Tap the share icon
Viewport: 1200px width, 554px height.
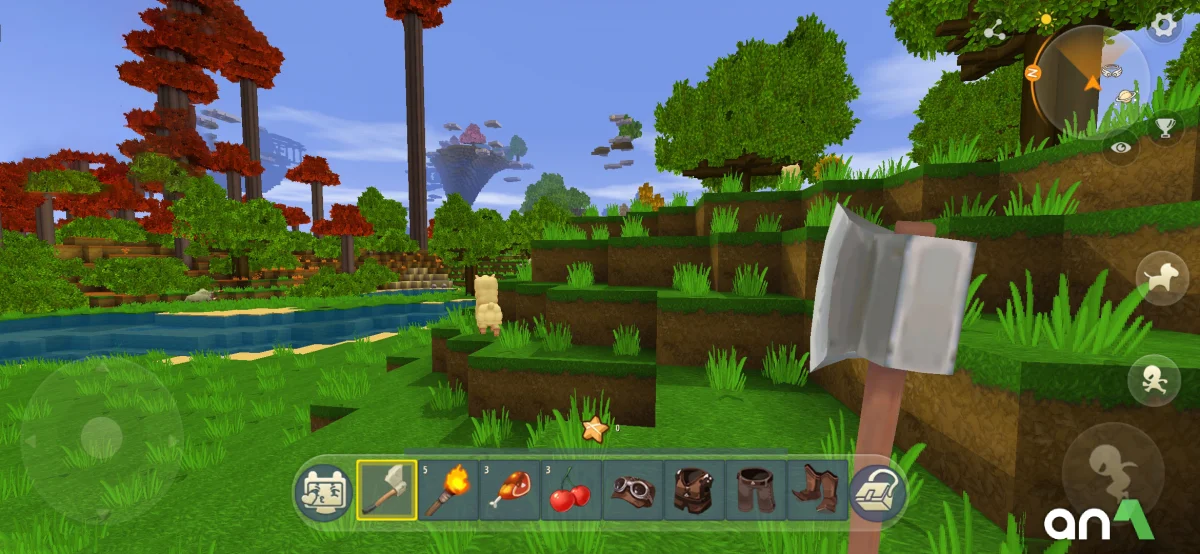[x=994, y=32]
